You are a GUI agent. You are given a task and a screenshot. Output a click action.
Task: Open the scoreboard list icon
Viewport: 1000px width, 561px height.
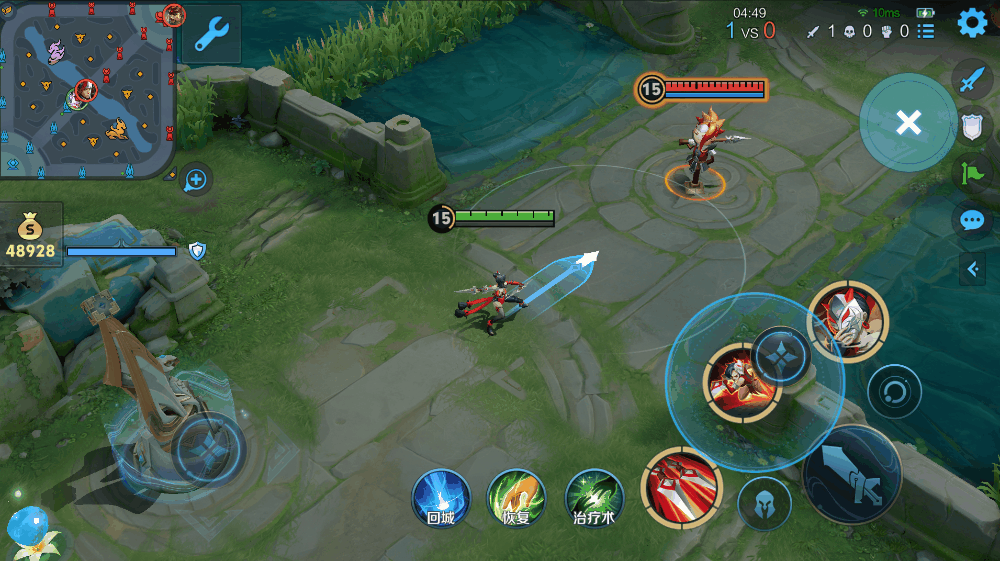click(926, 31)
